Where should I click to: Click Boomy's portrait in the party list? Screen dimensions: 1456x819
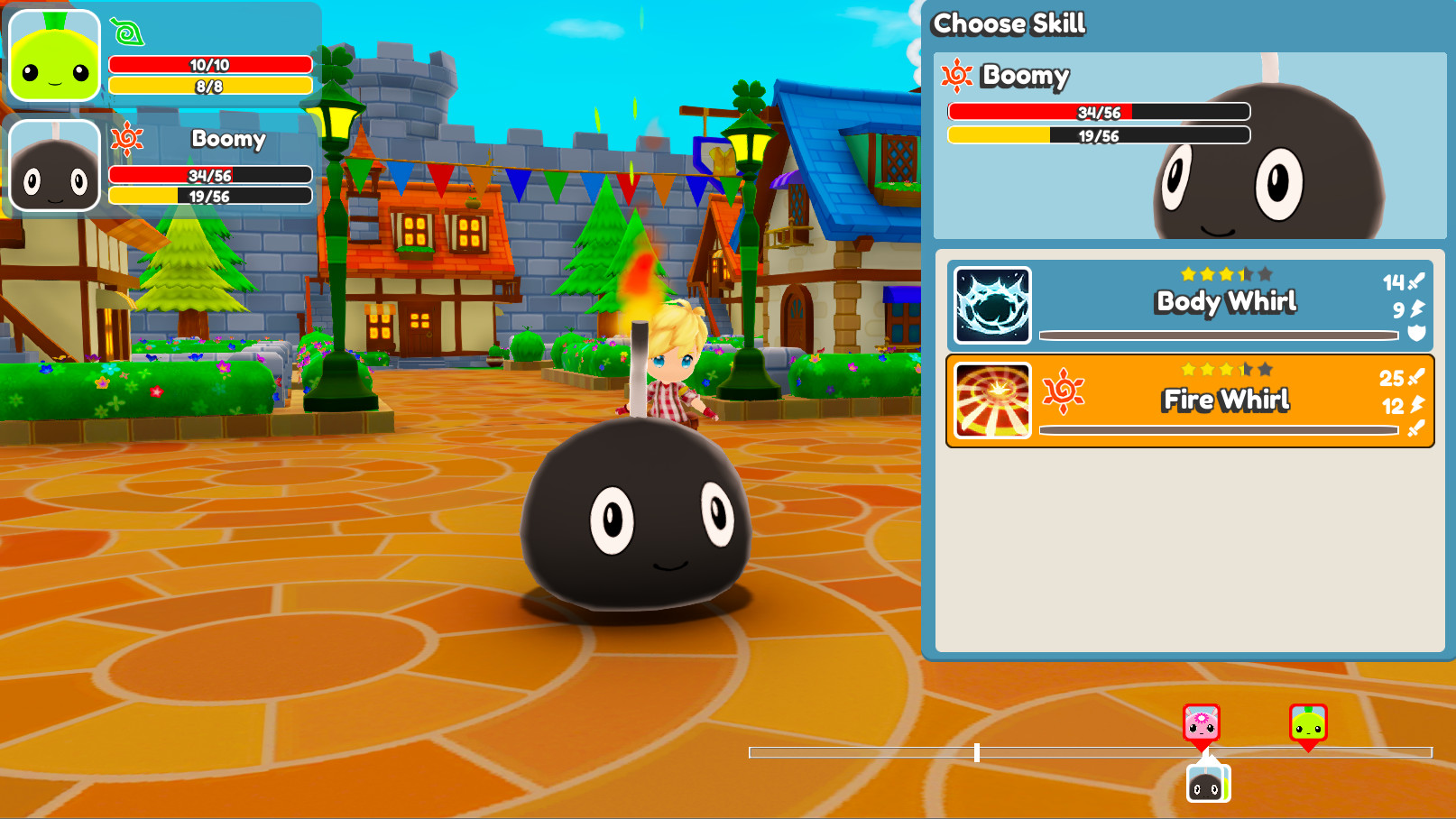[x=55, y=166]
